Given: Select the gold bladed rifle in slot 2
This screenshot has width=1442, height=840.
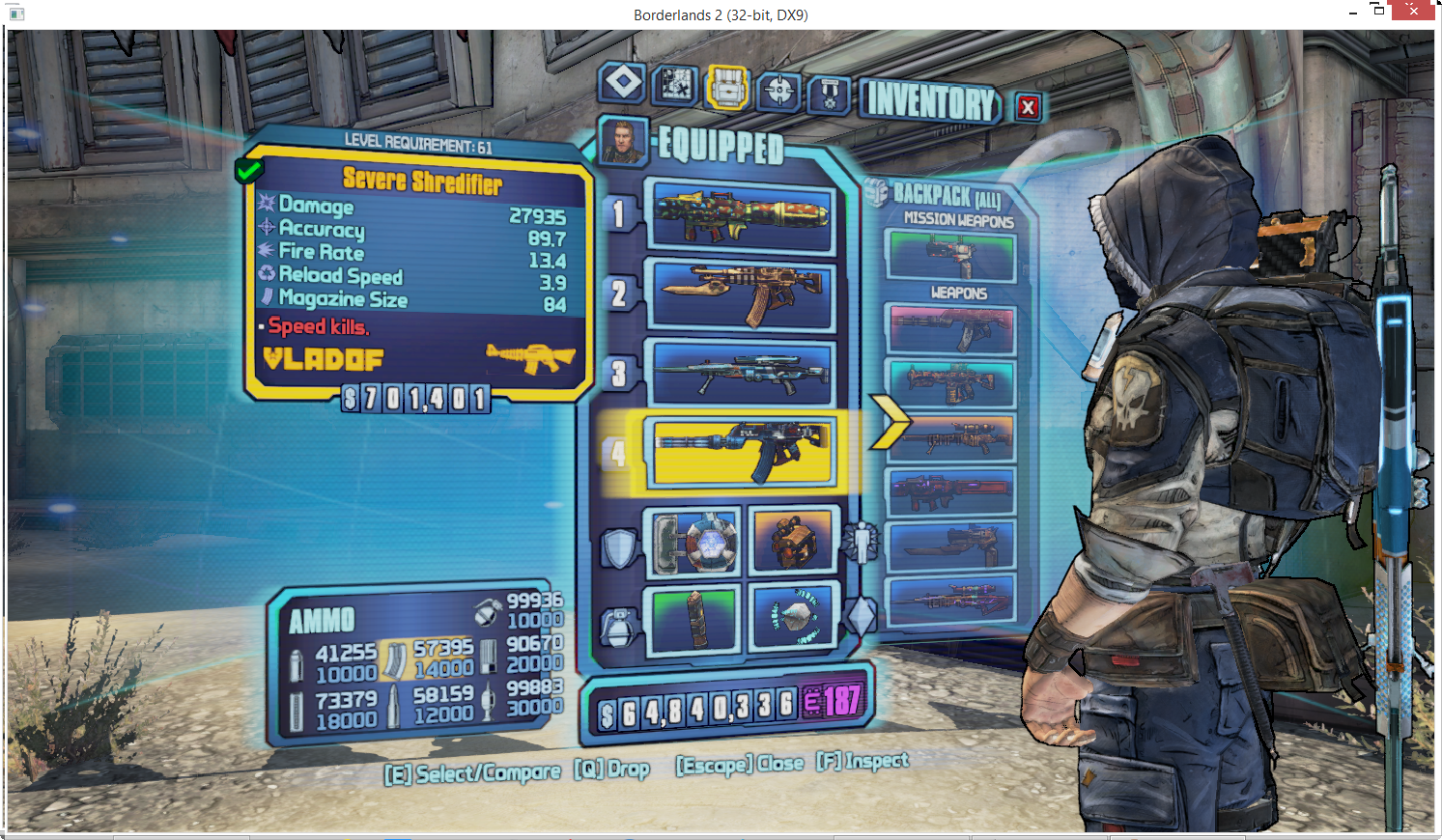Looking at the screenshot, I should click(x=741, y=294).
